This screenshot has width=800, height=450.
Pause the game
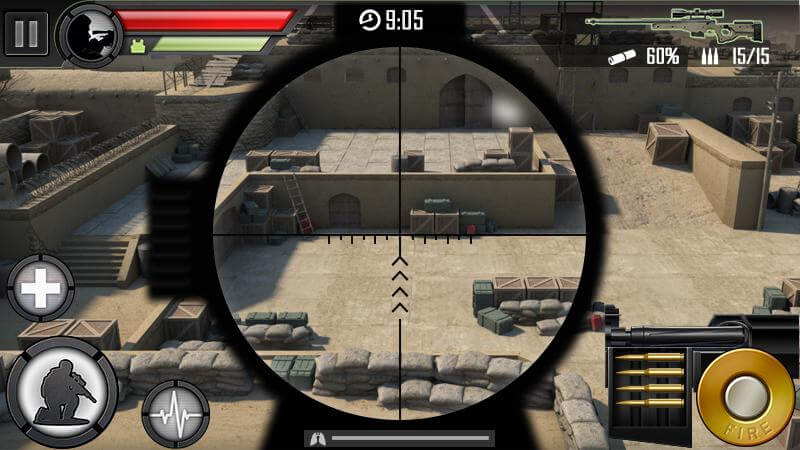pyautogui.click(x=26, y=32)
